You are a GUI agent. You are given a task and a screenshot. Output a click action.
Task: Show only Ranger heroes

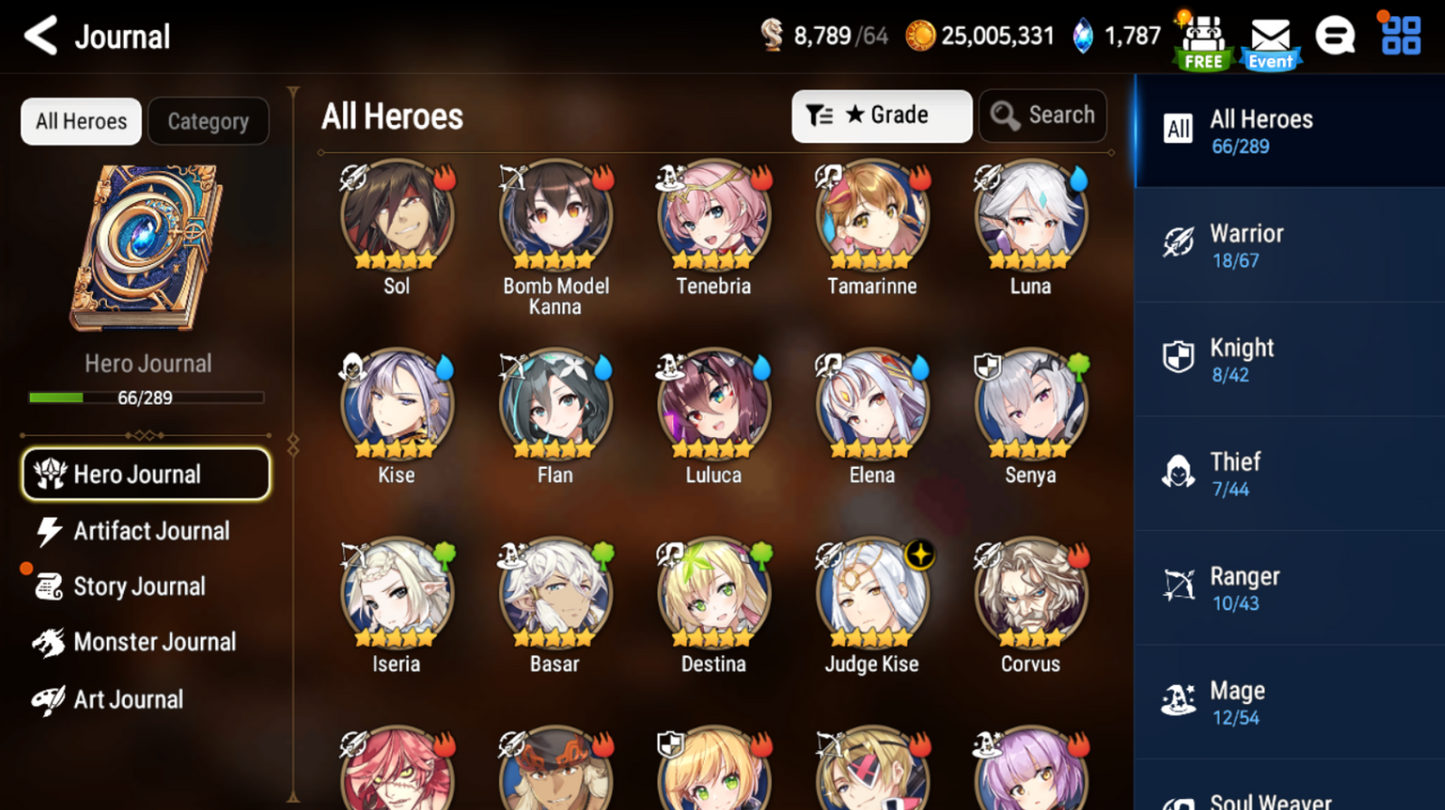pyautogui.click(x=1288, y=588)
